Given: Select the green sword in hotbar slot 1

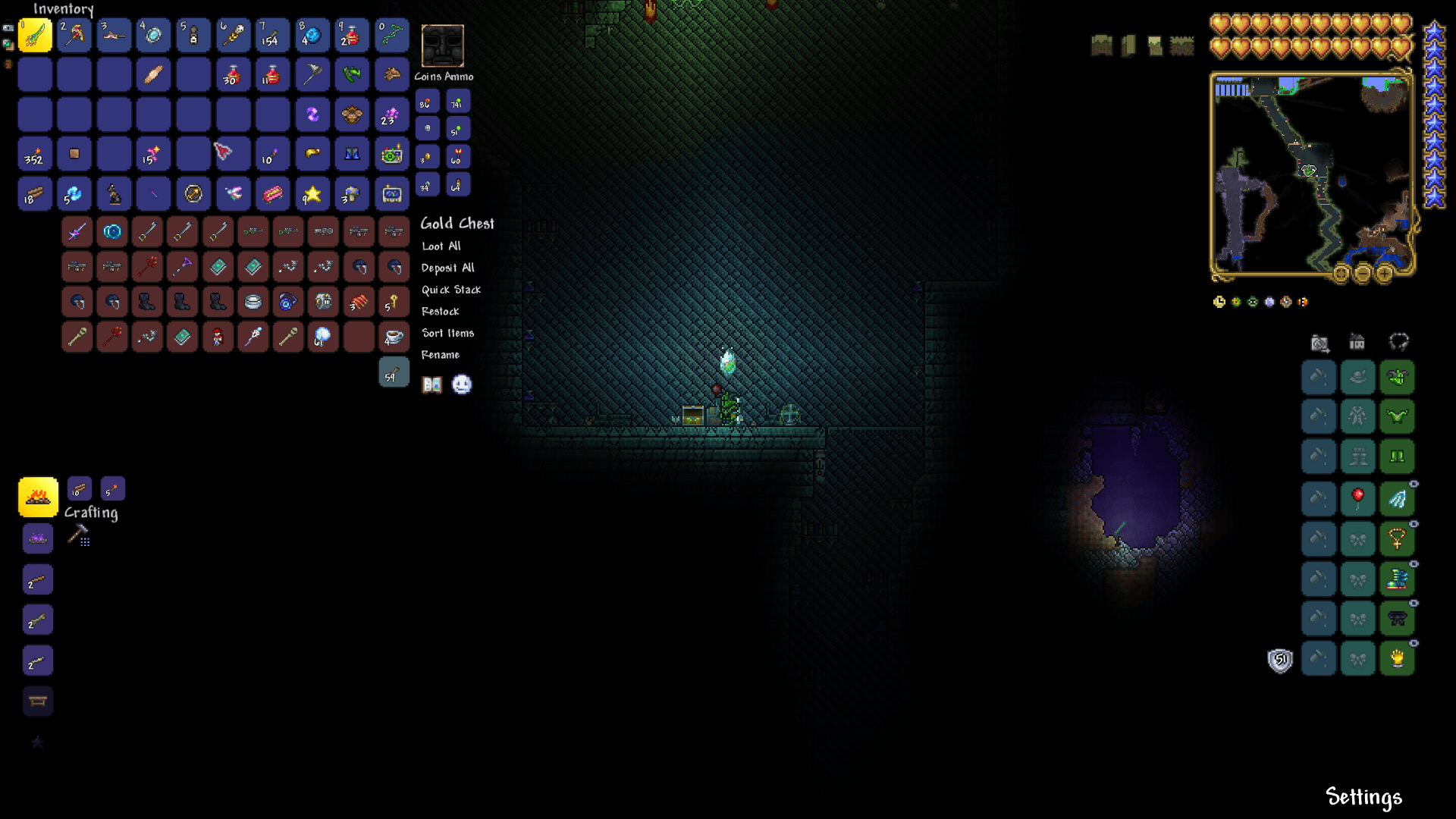Looking at the screenshot, I should coord(35,34).
